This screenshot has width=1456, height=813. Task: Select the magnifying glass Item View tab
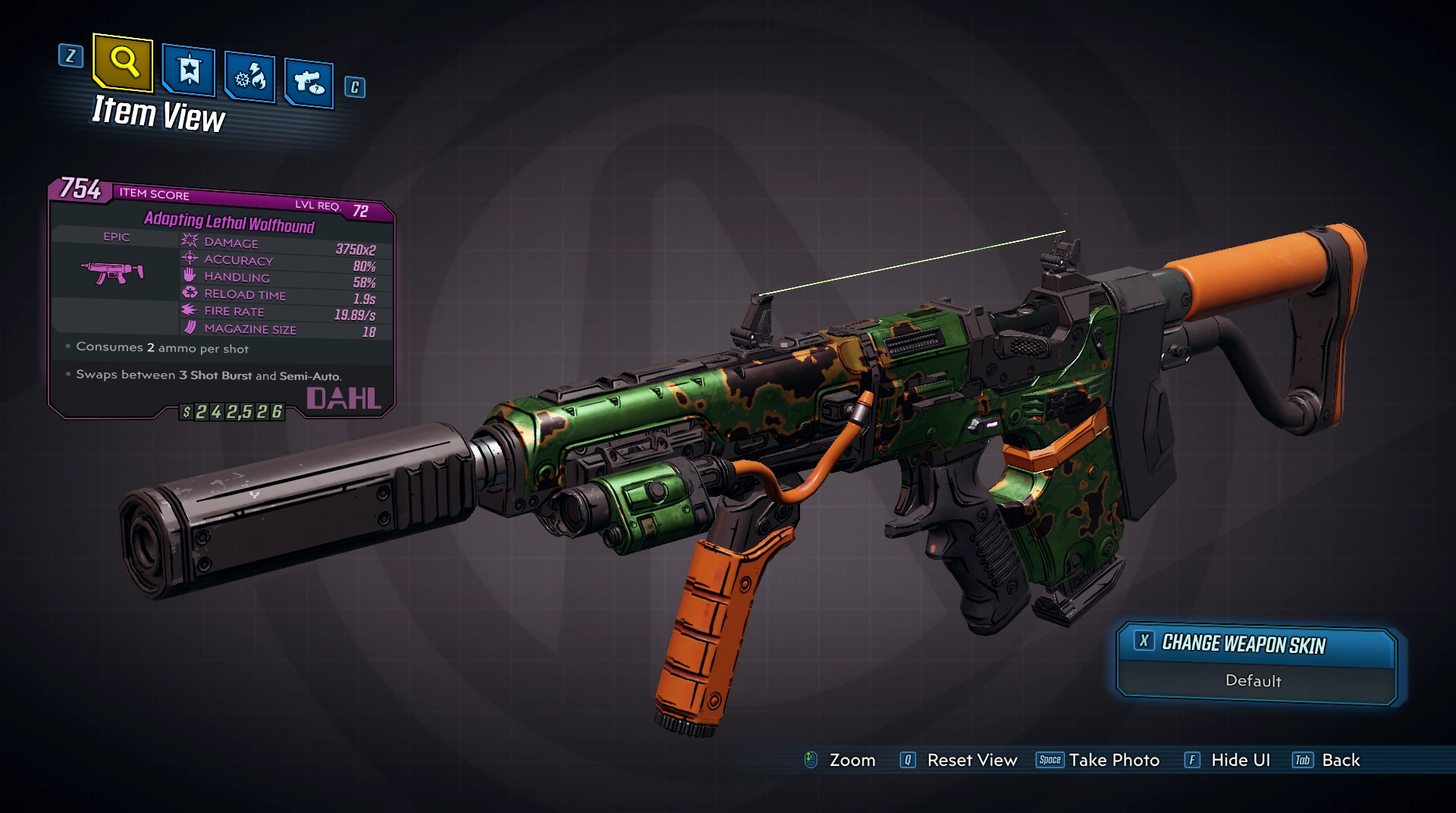pos(124,61)
